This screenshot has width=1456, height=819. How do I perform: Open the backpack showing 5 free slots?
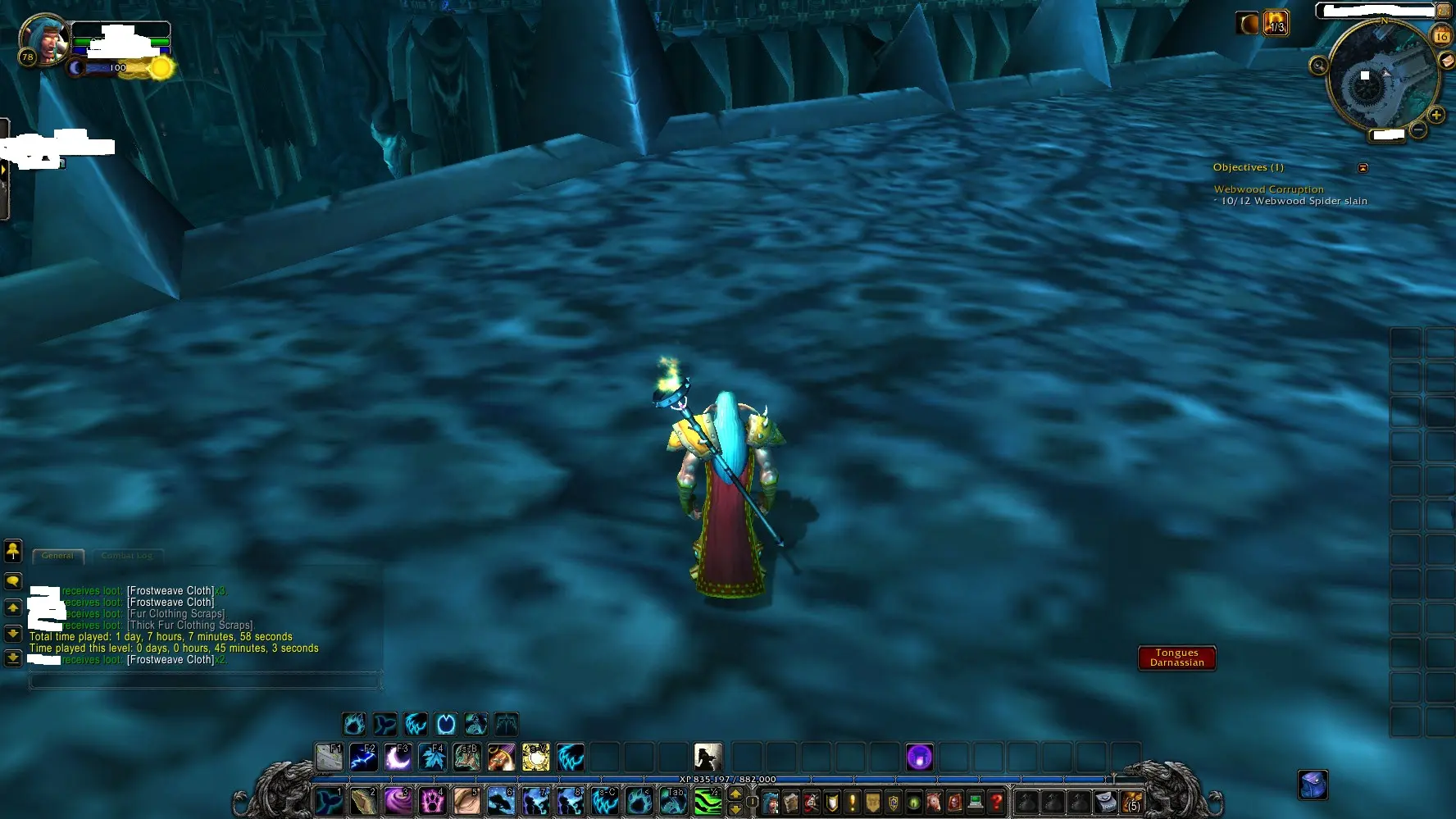tap(1132, 801)
